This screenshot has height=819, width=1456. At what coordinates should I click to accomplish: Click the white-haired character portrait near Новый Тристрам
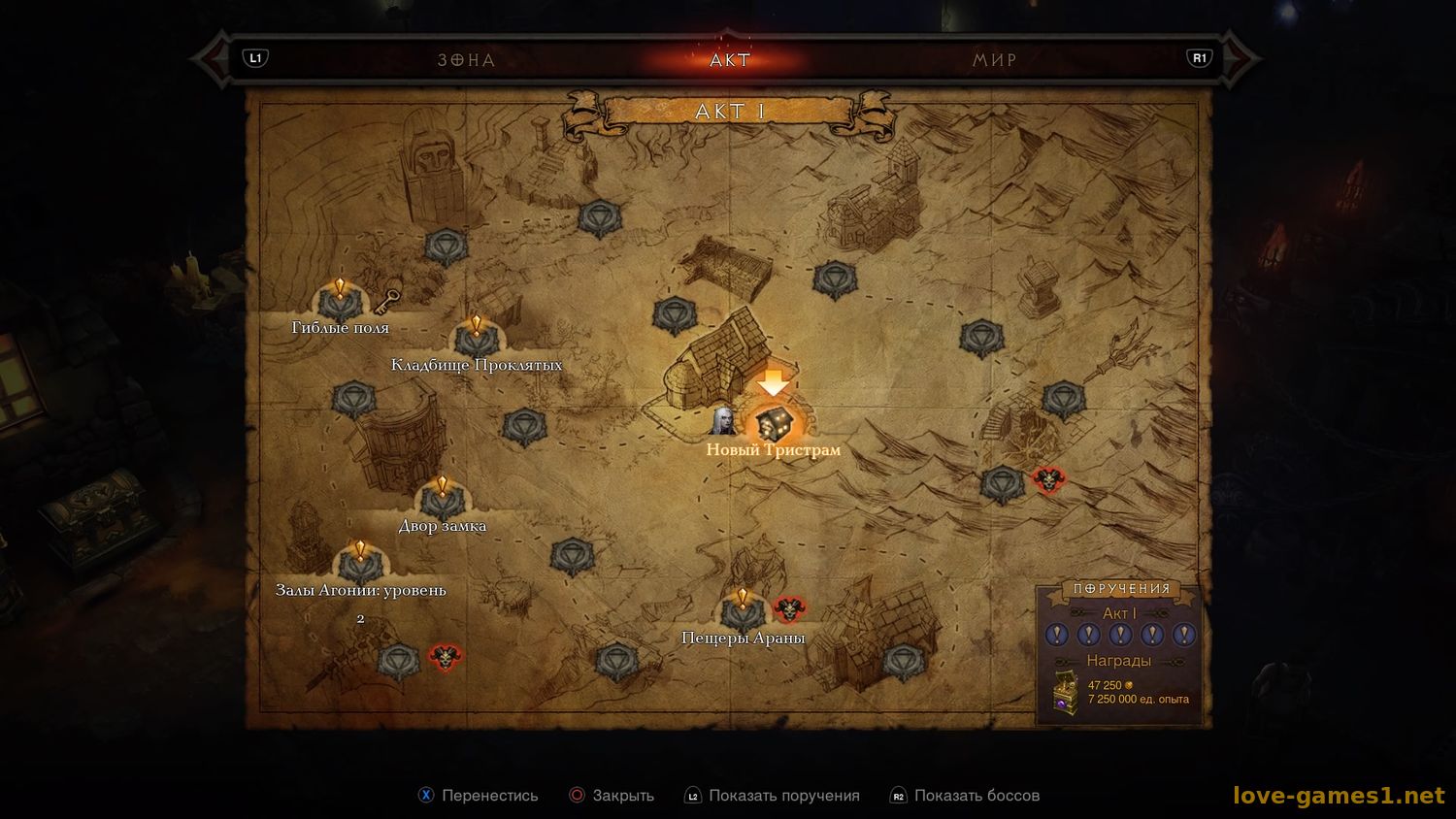click(723, 420)
